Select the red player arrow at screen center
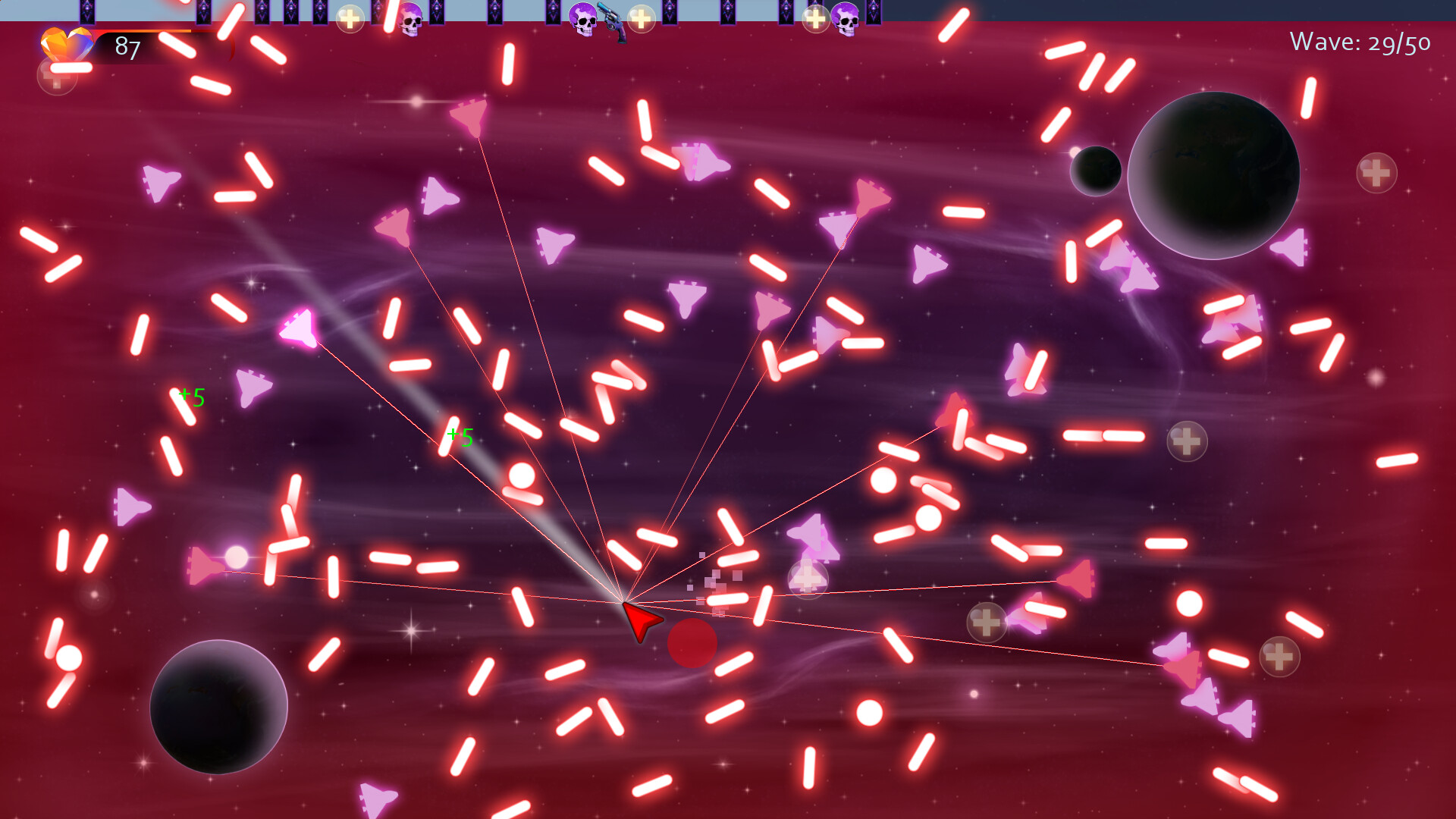The image size is (1456, 819). pos(639,622)
